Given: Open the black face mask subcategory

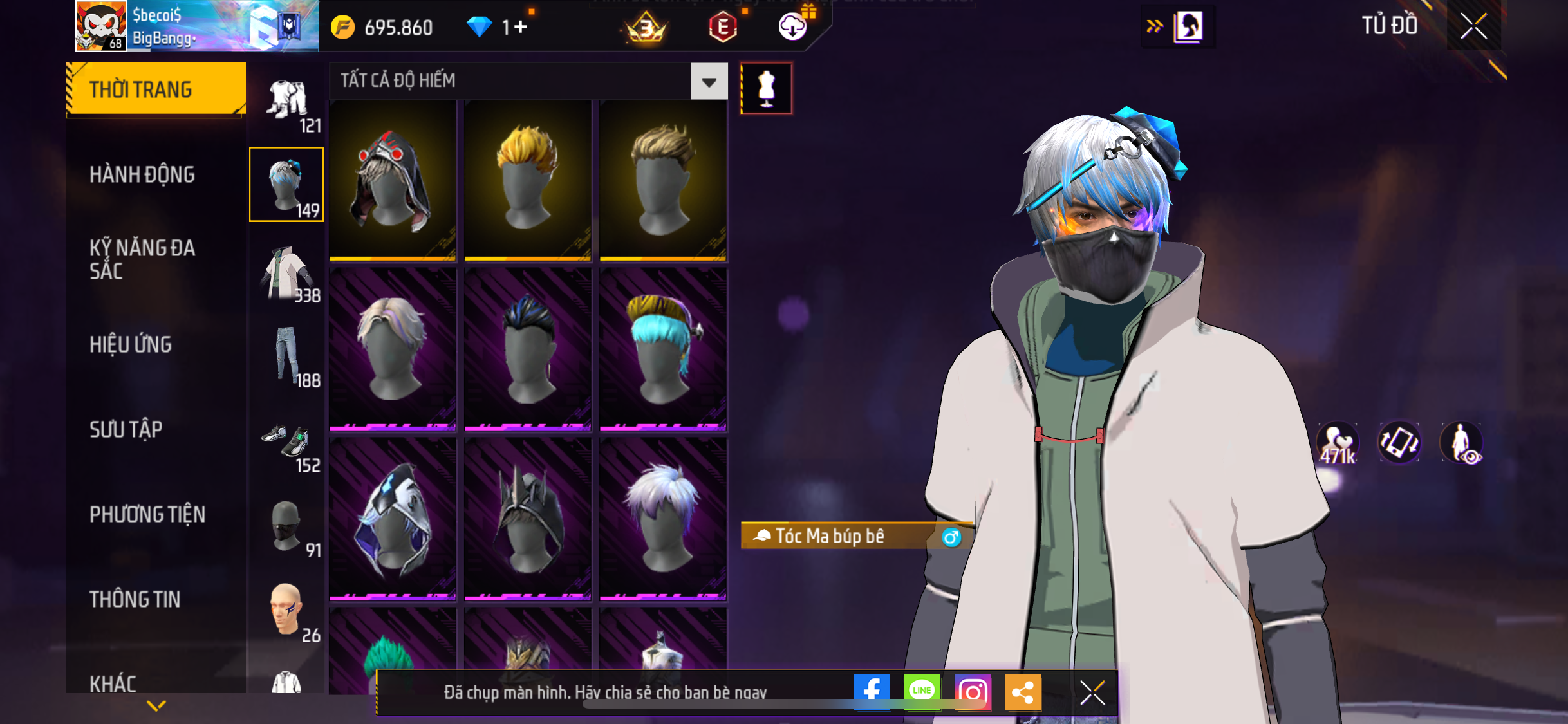Looking at the screenshot, I should [x=287, y=528].
